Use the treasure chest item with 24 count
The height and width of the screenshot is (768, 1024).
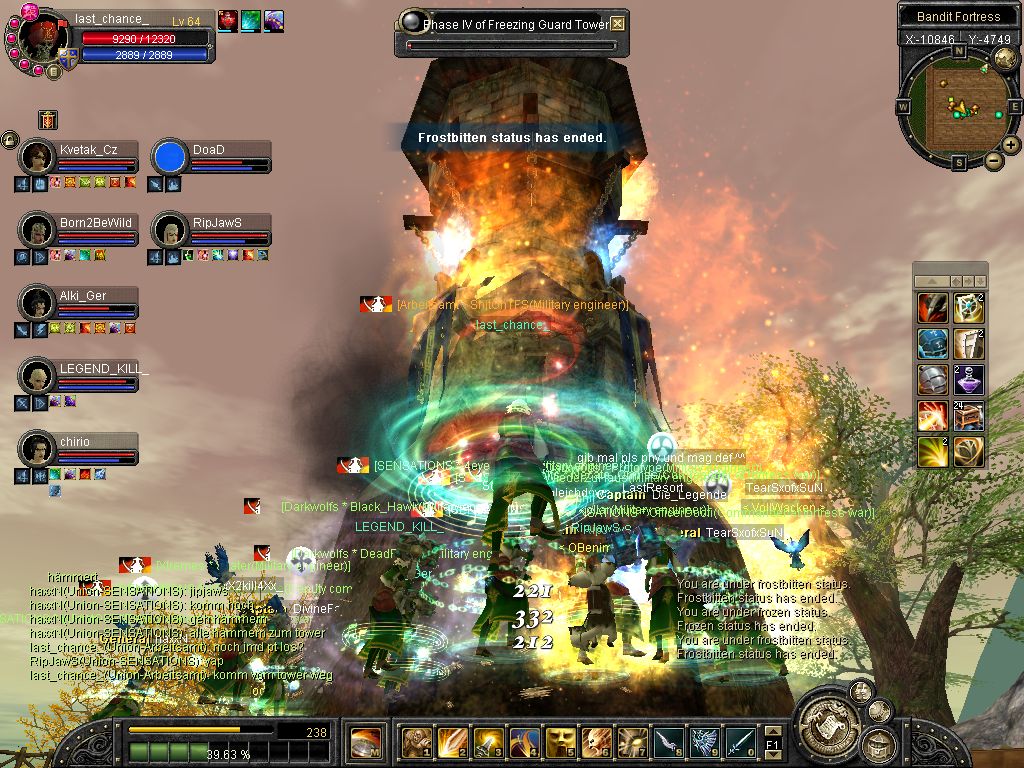968,415
